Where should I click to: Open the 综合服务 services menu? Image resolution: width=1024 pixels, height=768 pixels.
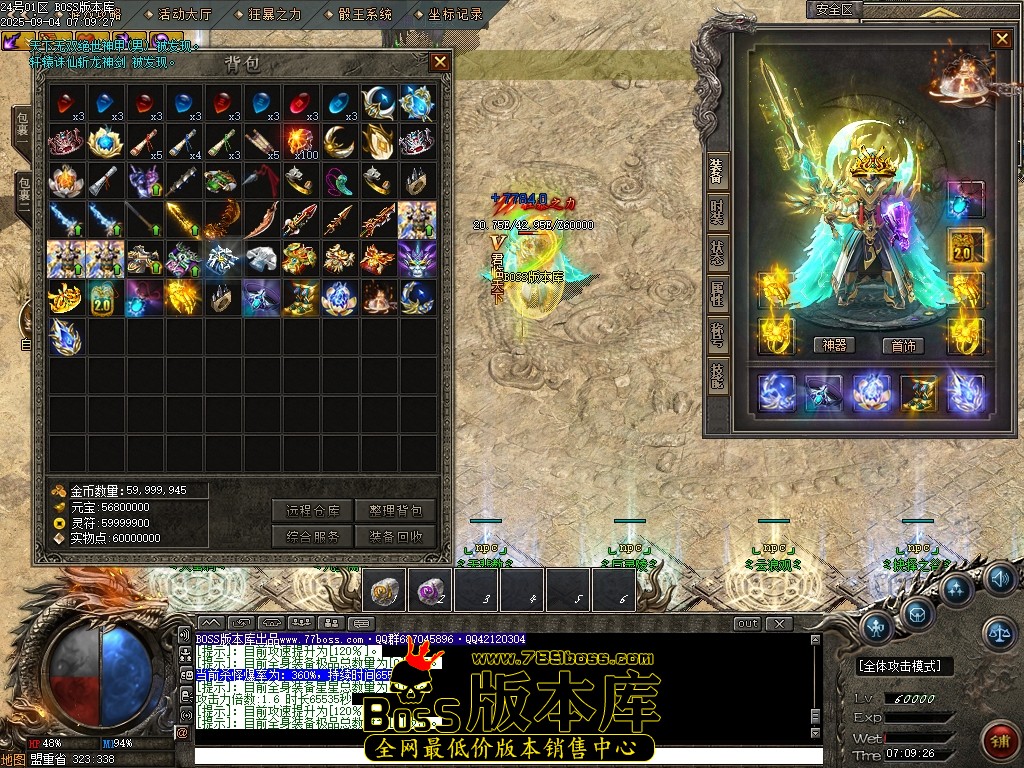pyautogui.click(x=312, y=537)
